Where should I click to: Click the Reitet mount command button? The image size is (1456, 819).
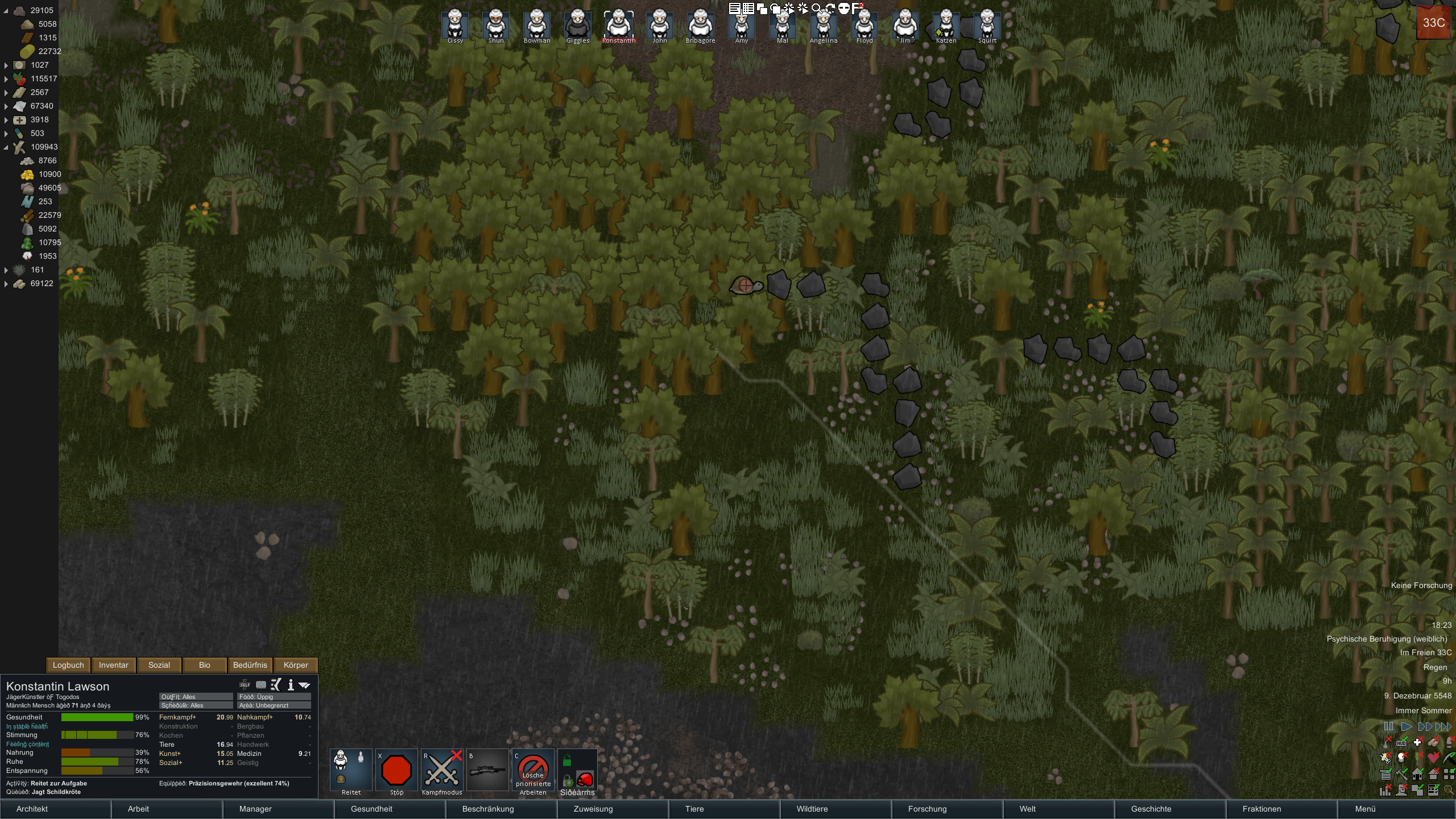351,771
